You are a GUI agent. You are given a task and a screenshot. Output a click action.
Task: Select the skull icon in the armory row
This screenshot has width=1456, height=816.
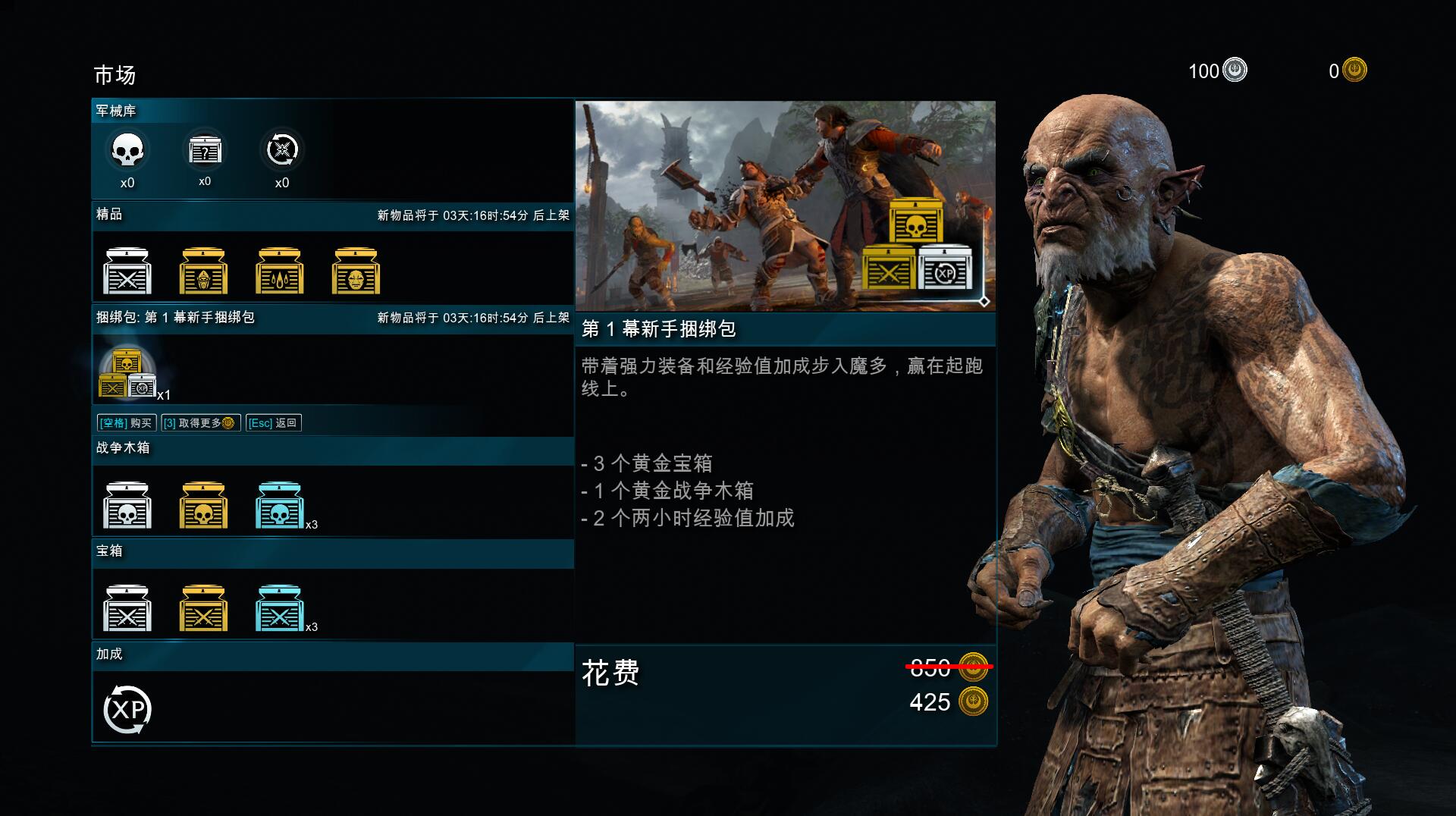click(x=127, y=151)
